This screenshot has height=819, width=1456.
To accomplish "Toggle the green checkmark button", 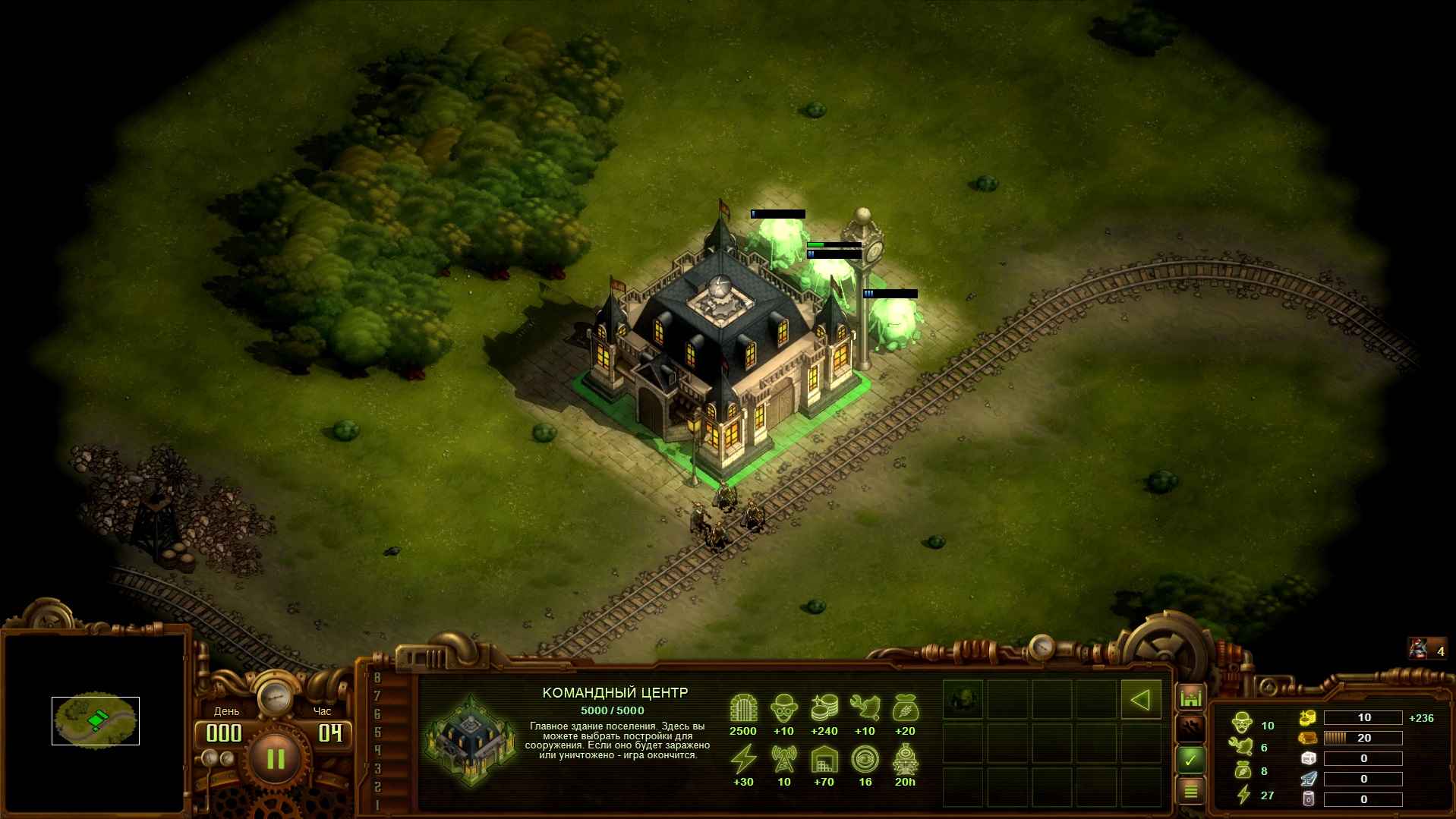I will [1190, 759].
